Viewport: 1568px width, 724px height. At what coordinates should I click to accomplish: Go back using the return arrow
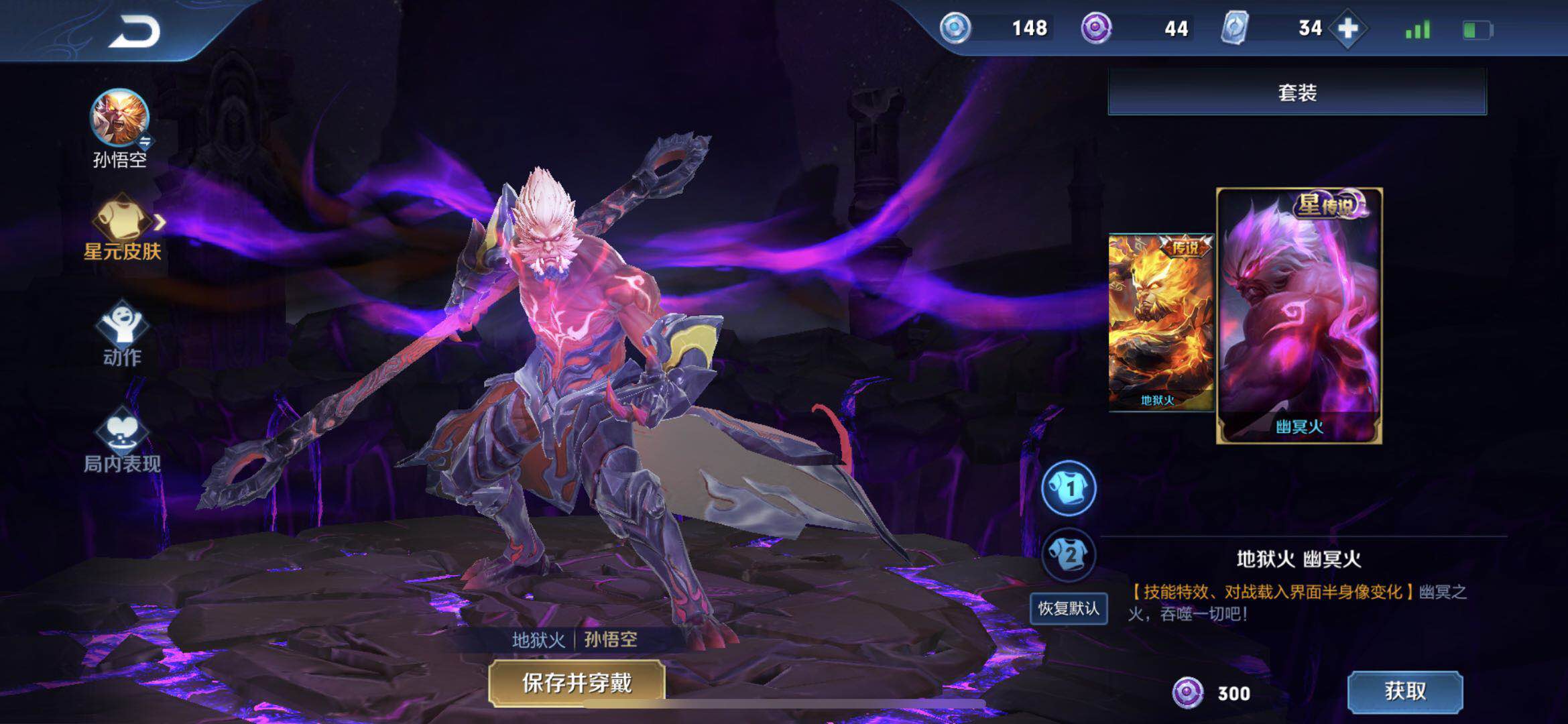pyautogui.click(x=135, y=32)
